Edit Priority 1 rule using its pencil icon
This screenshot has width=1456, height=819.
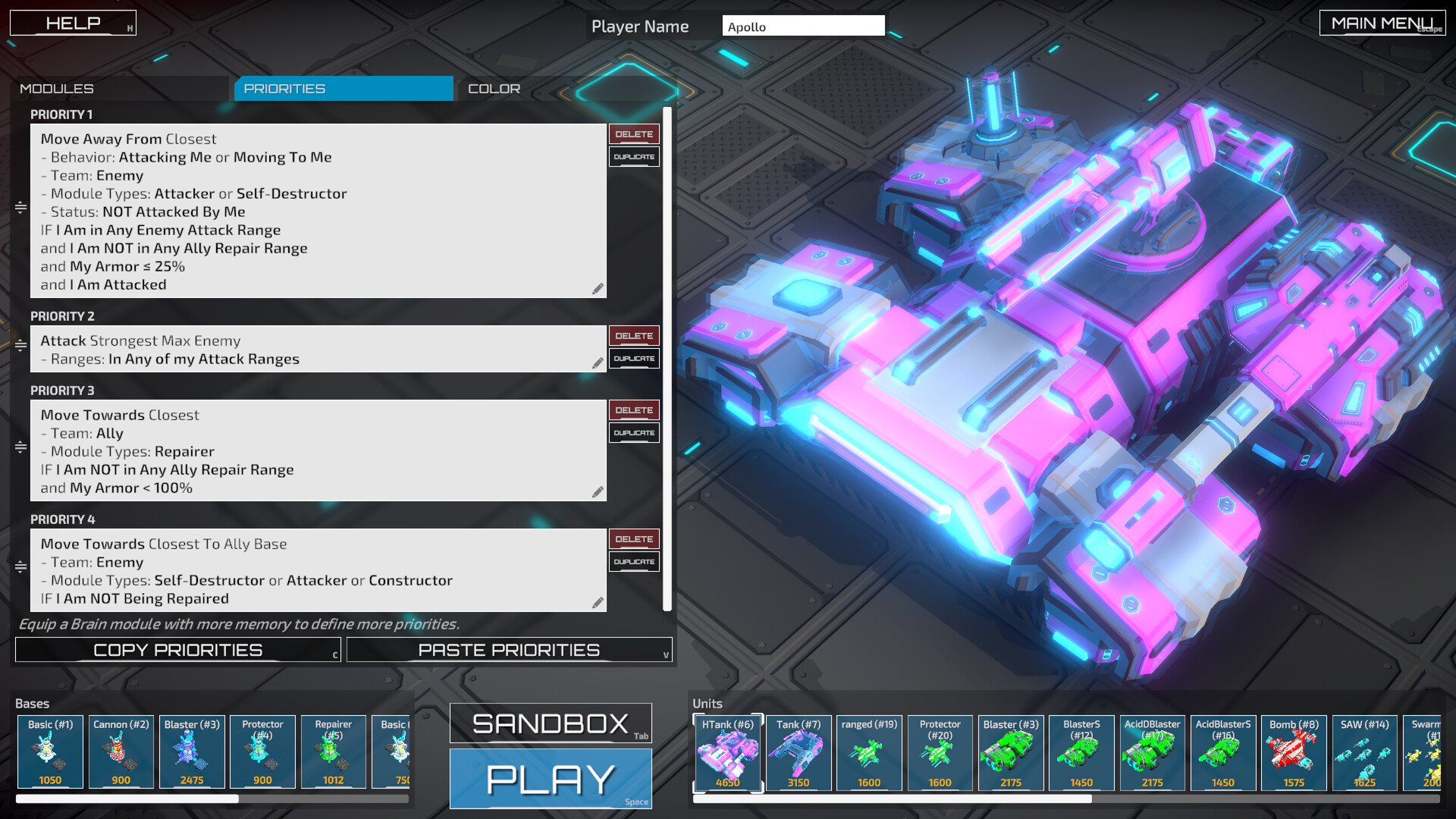click(x=598, y=289)
